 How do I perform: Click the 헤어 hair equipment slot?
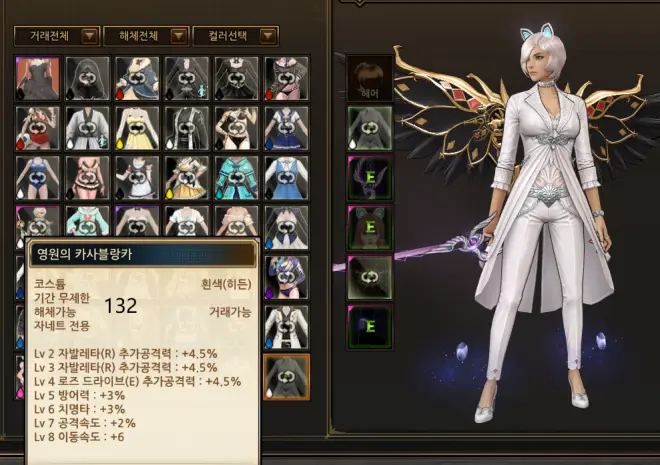368,77
